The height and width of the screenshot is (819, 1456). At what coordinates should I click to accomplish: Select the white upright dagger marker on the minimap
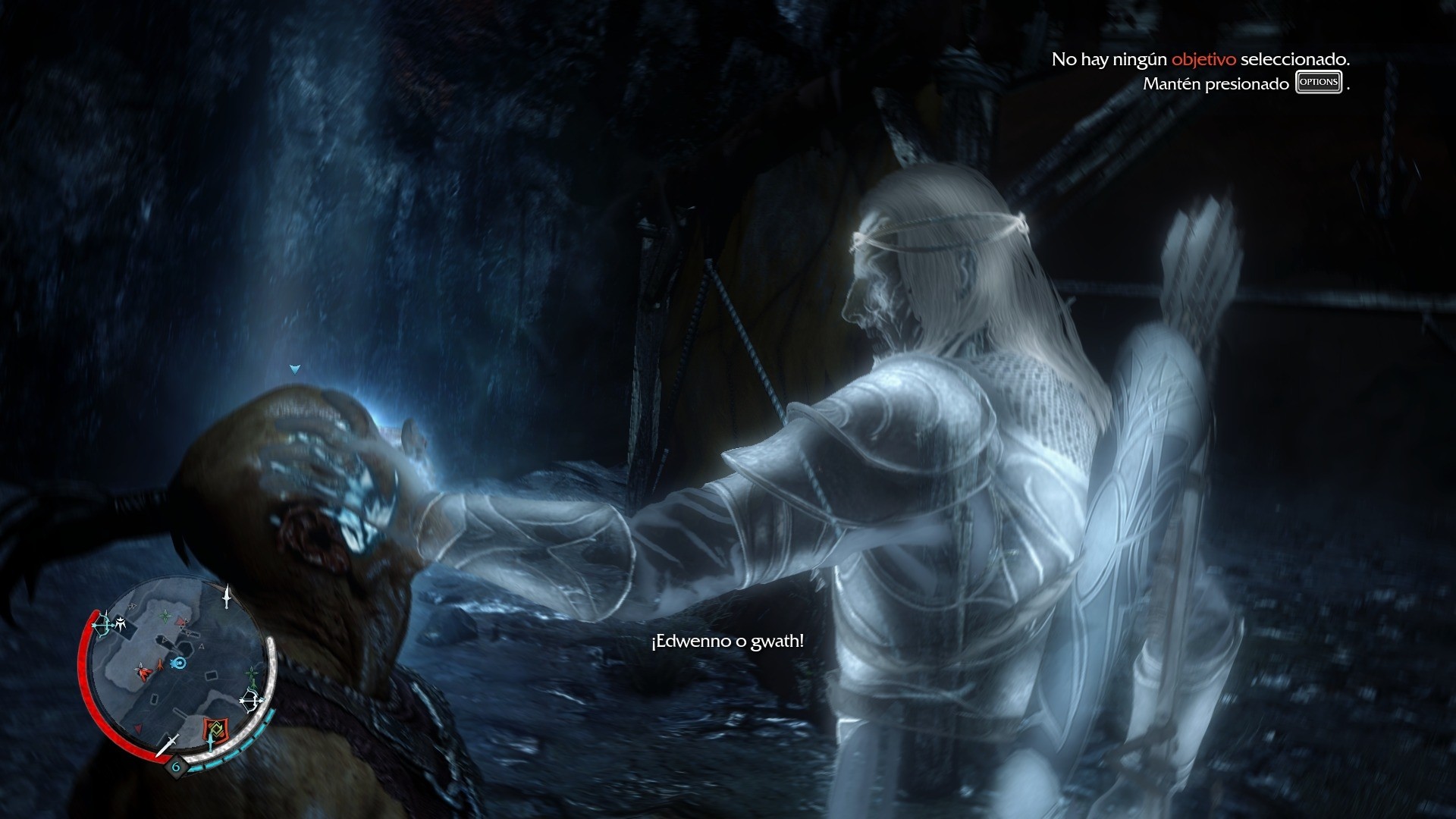226,597
